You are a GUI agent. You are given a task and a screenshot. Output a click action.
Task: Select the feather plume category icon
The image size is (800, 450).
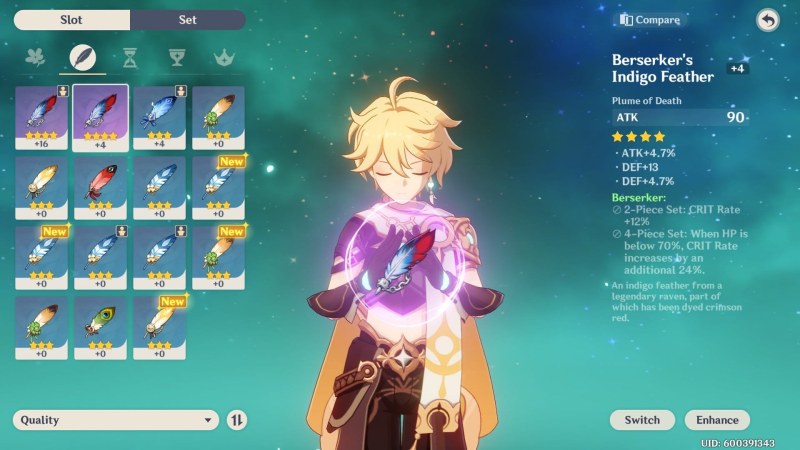point(83,57)
